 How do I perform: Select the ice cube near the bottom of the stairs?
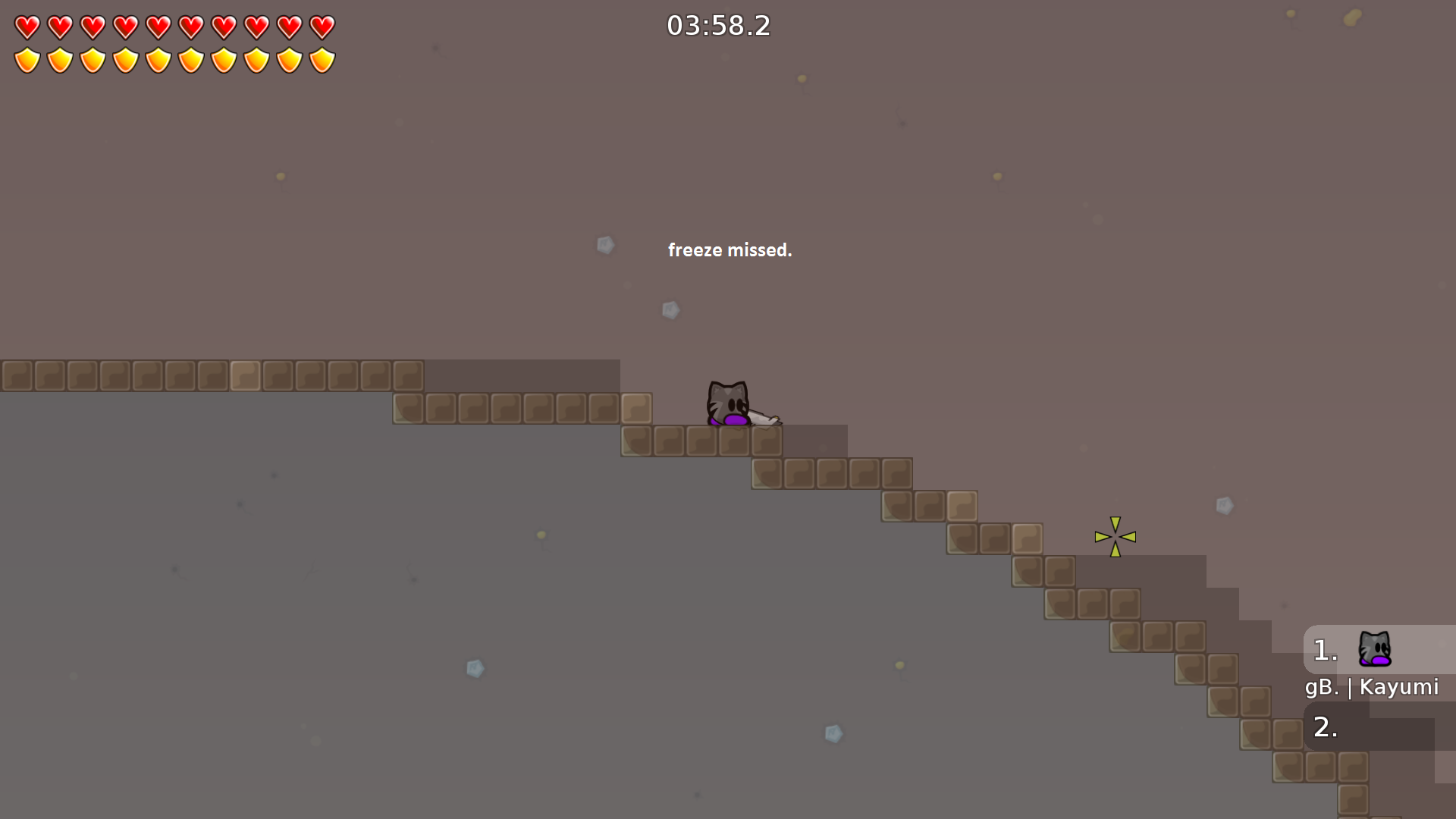[833, 731]
